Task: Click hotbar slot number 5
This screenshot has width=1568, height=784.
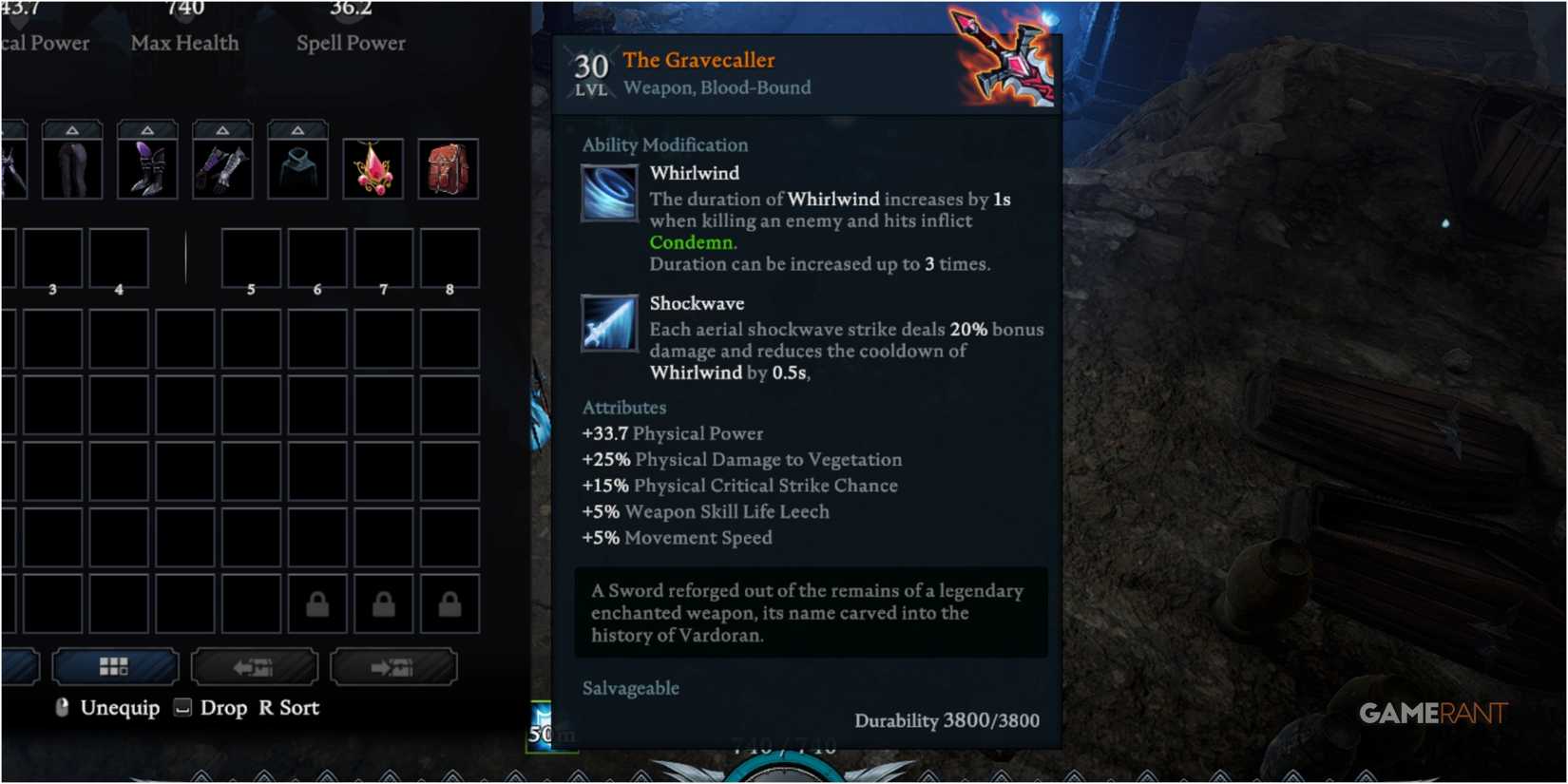Action: 251,258
